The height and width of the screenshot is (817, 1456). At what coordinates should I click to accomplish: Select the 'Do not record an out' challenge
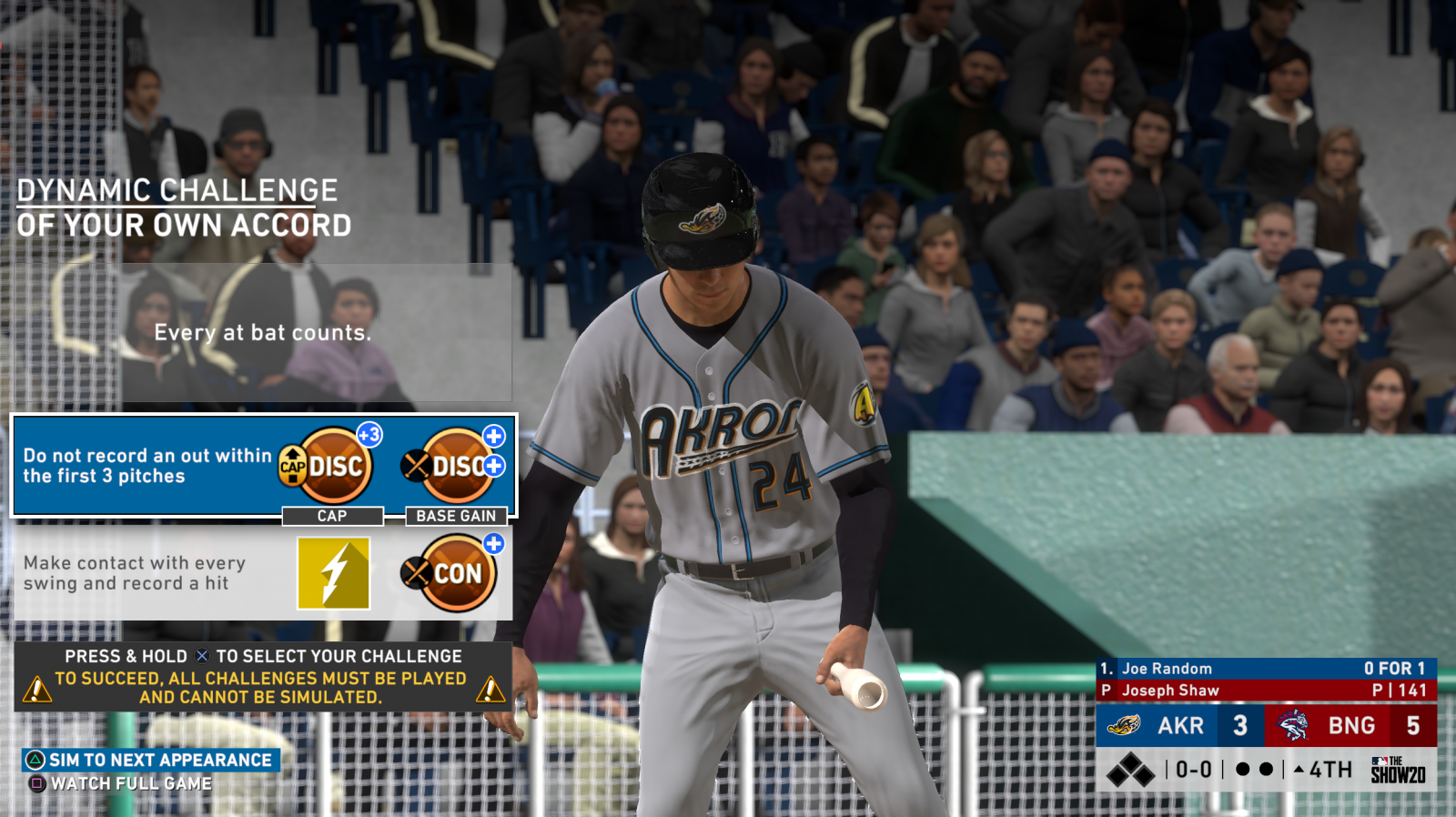click(x=146, y=466)
